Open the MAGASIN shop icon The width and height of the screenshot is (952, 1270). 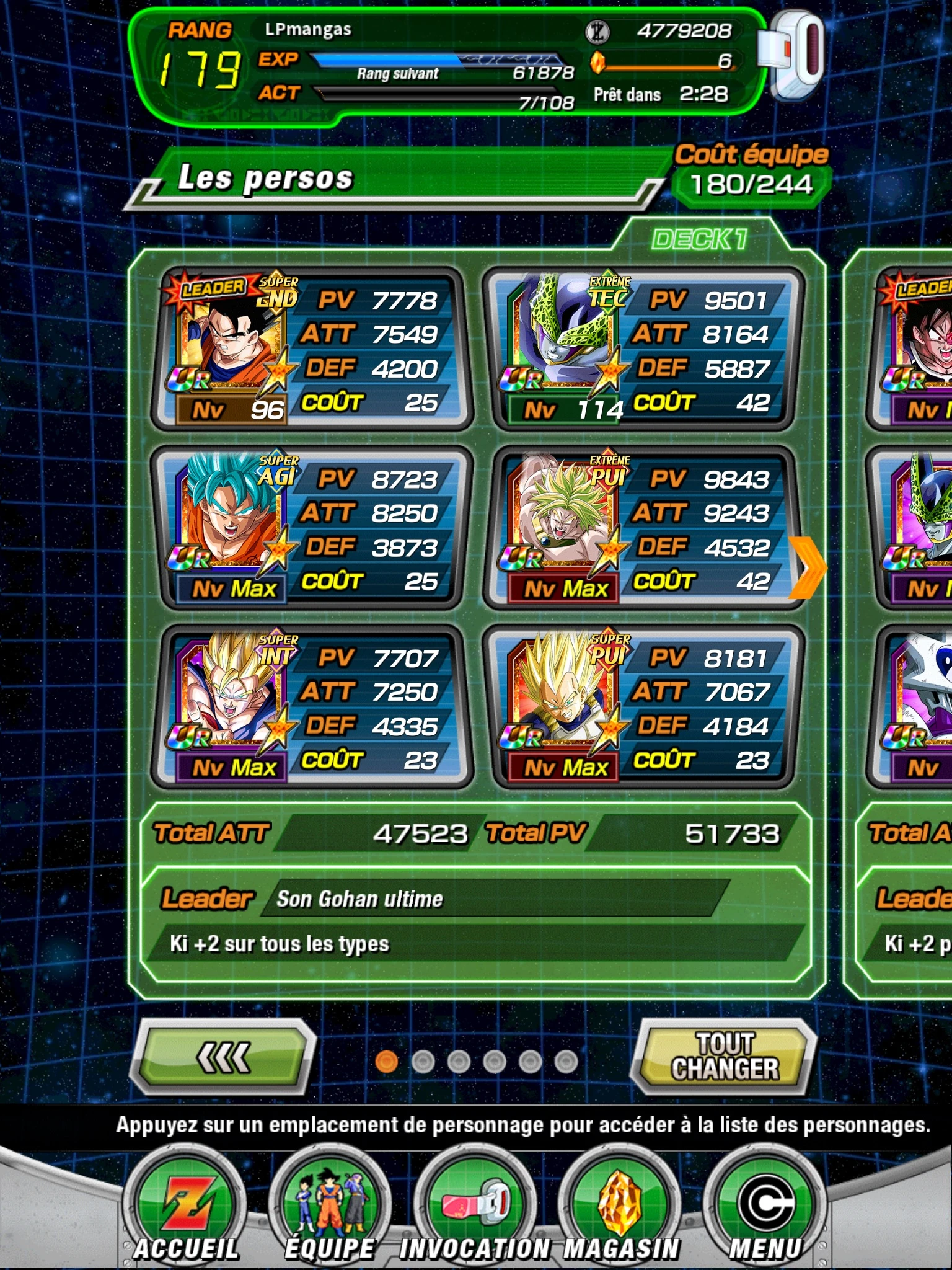click(620, 1197)
